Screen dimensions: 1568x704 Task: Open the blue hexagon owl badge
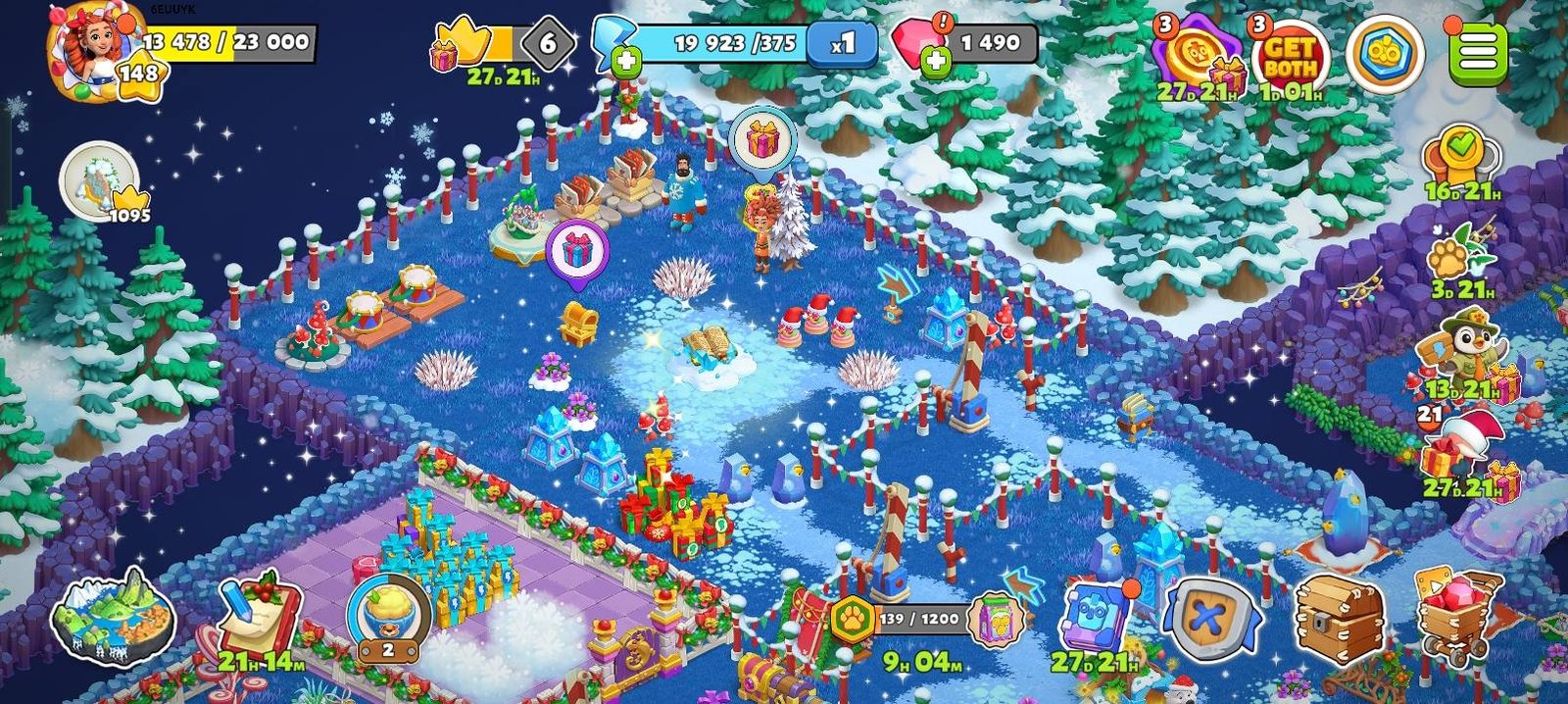(1384, 54)
